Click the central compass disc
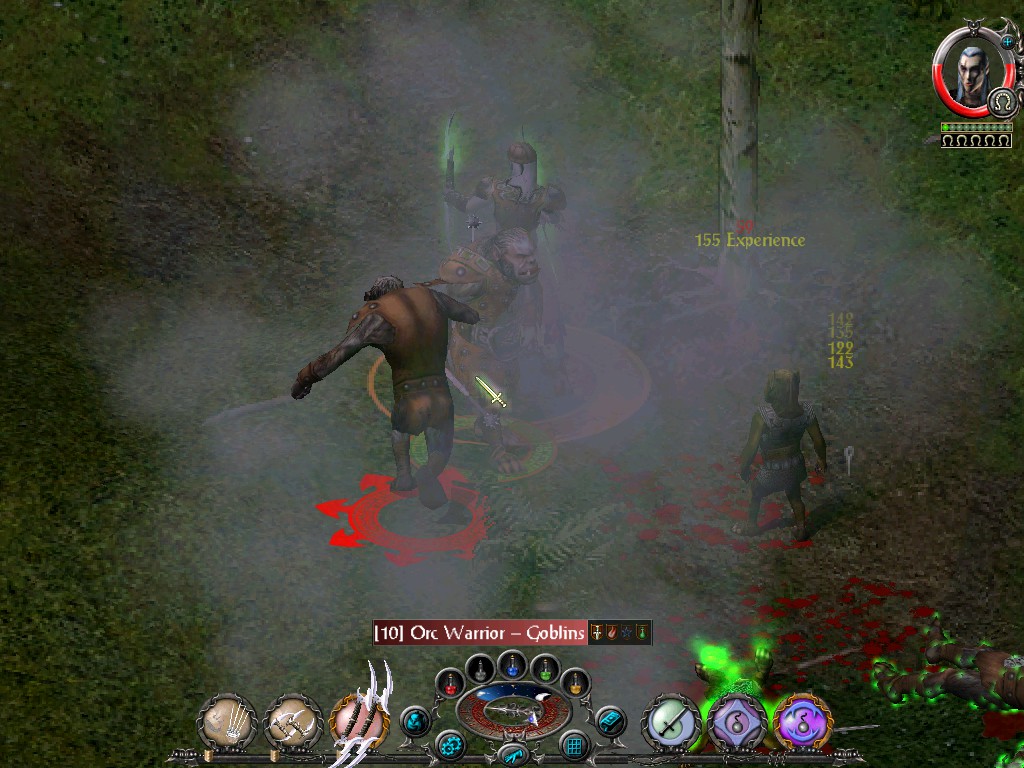This screenshot has width=1024, height=768. pos(513,712)
